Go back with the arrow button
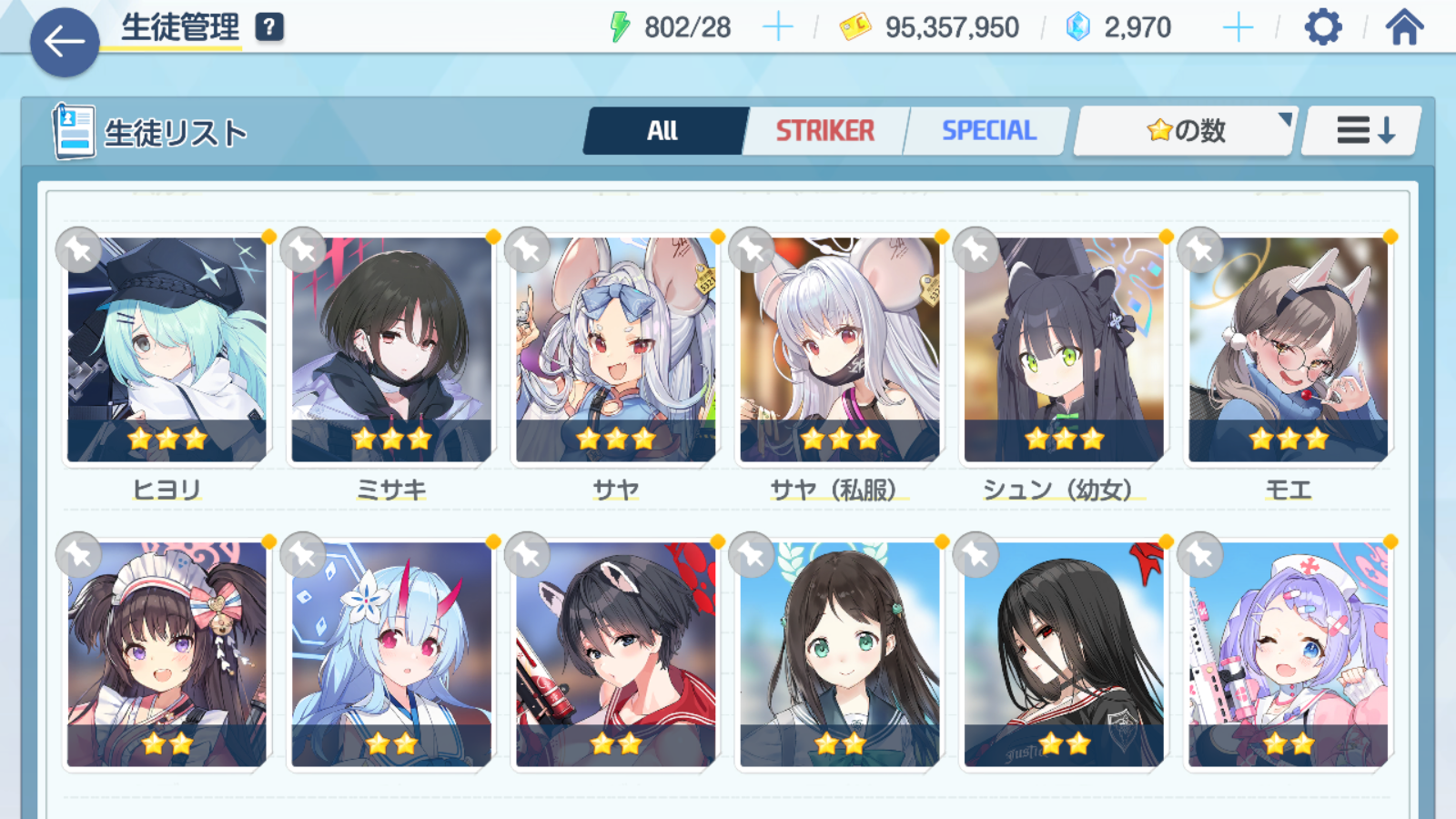 coord(65,42)
